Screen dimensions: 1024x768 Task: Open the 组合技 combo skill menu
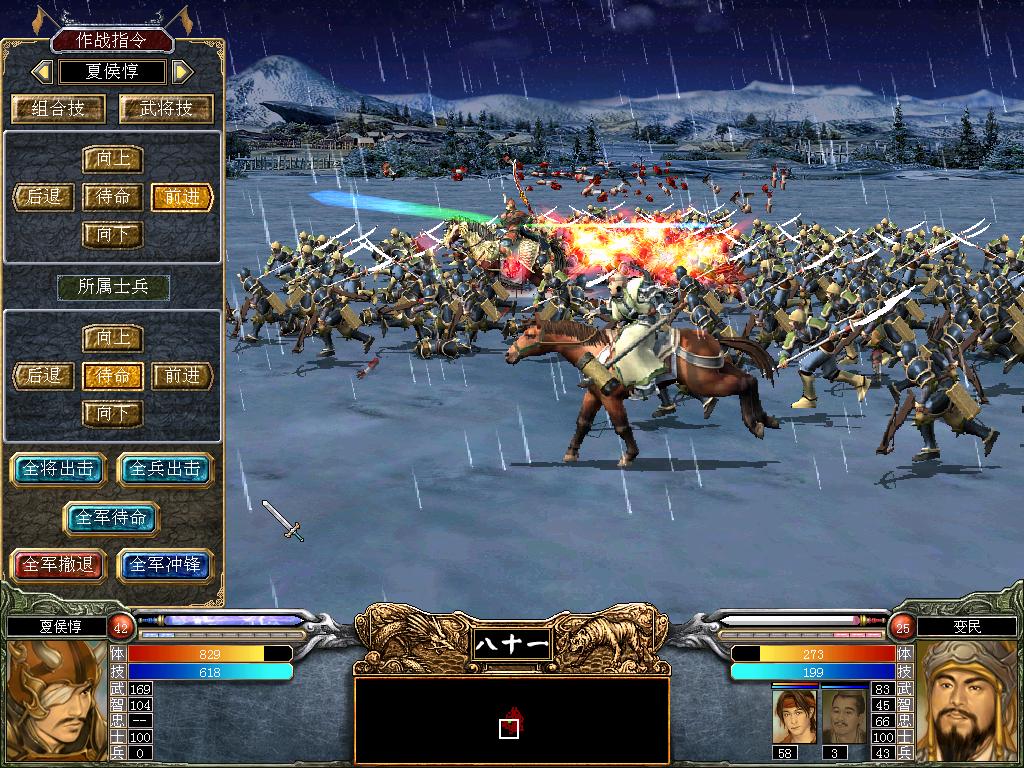click(x=59, y=109)
